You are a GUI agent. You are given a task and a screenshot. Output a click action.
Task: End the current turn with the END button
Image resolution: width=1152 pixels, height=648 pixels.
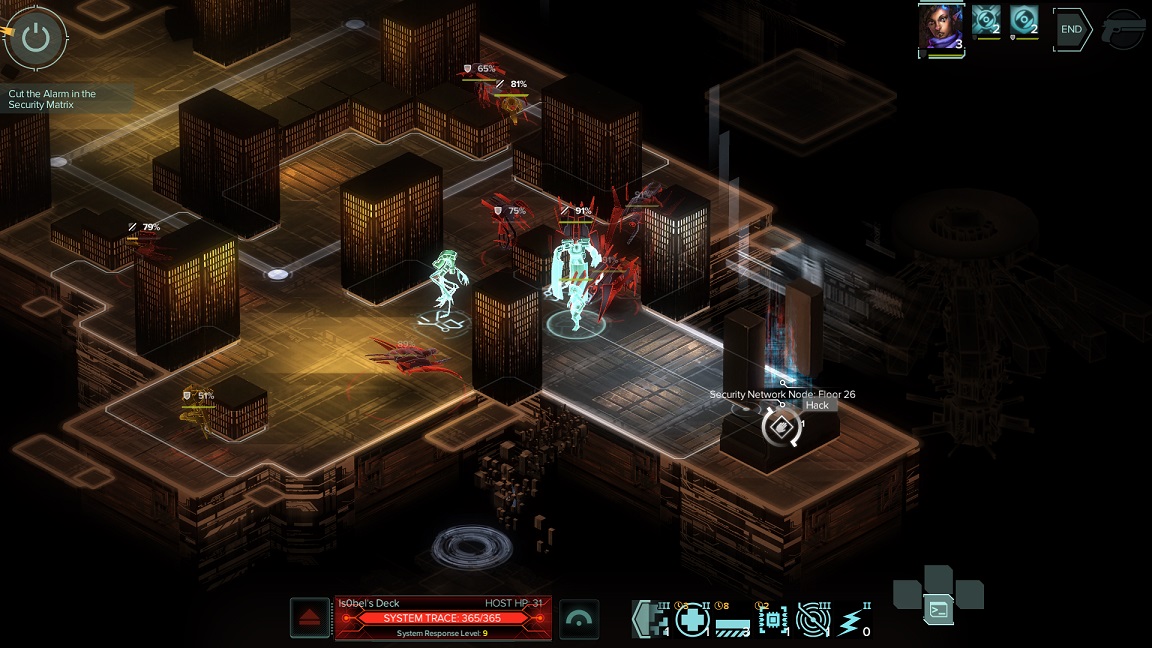point(1071,30)
